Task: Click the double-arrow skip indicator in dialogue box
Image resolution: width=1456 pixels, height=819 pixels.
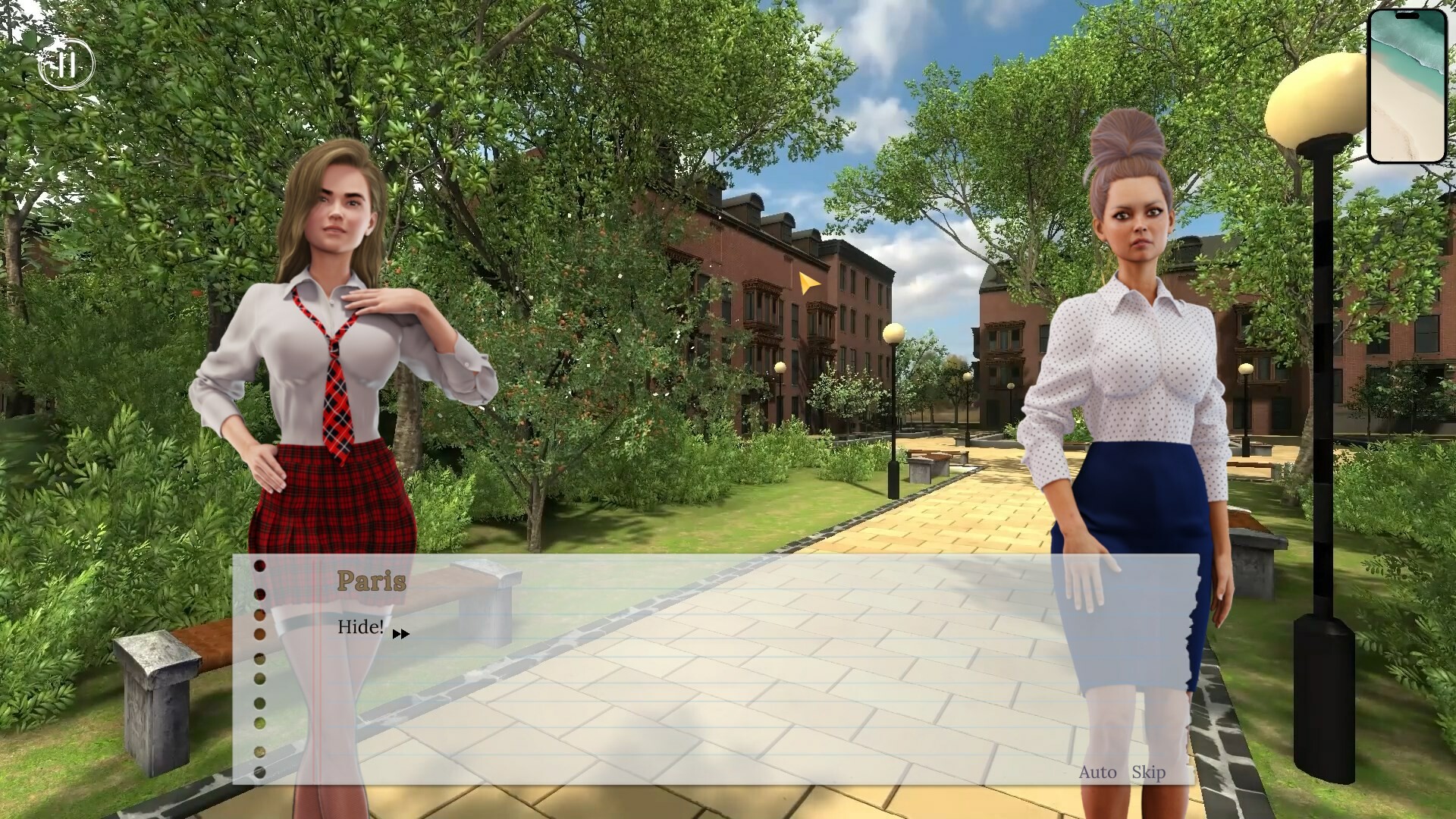Action: click(400, 633)
